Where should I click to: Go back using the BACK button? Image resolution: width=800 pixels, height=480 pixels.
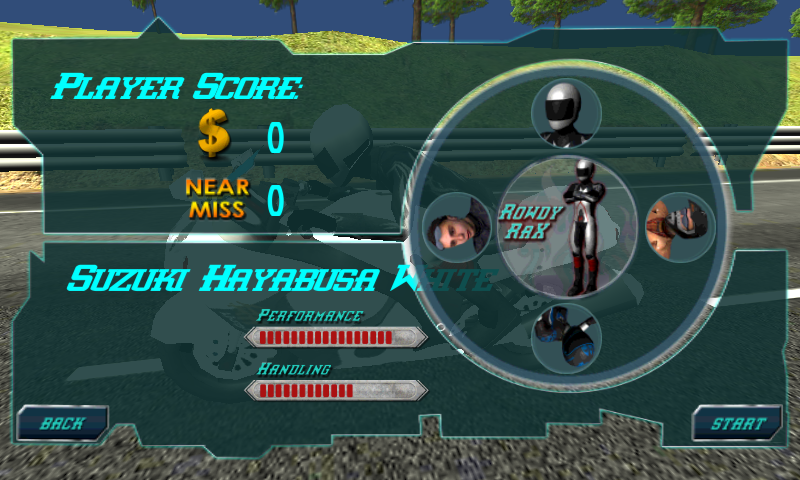(x=62, y=424)
